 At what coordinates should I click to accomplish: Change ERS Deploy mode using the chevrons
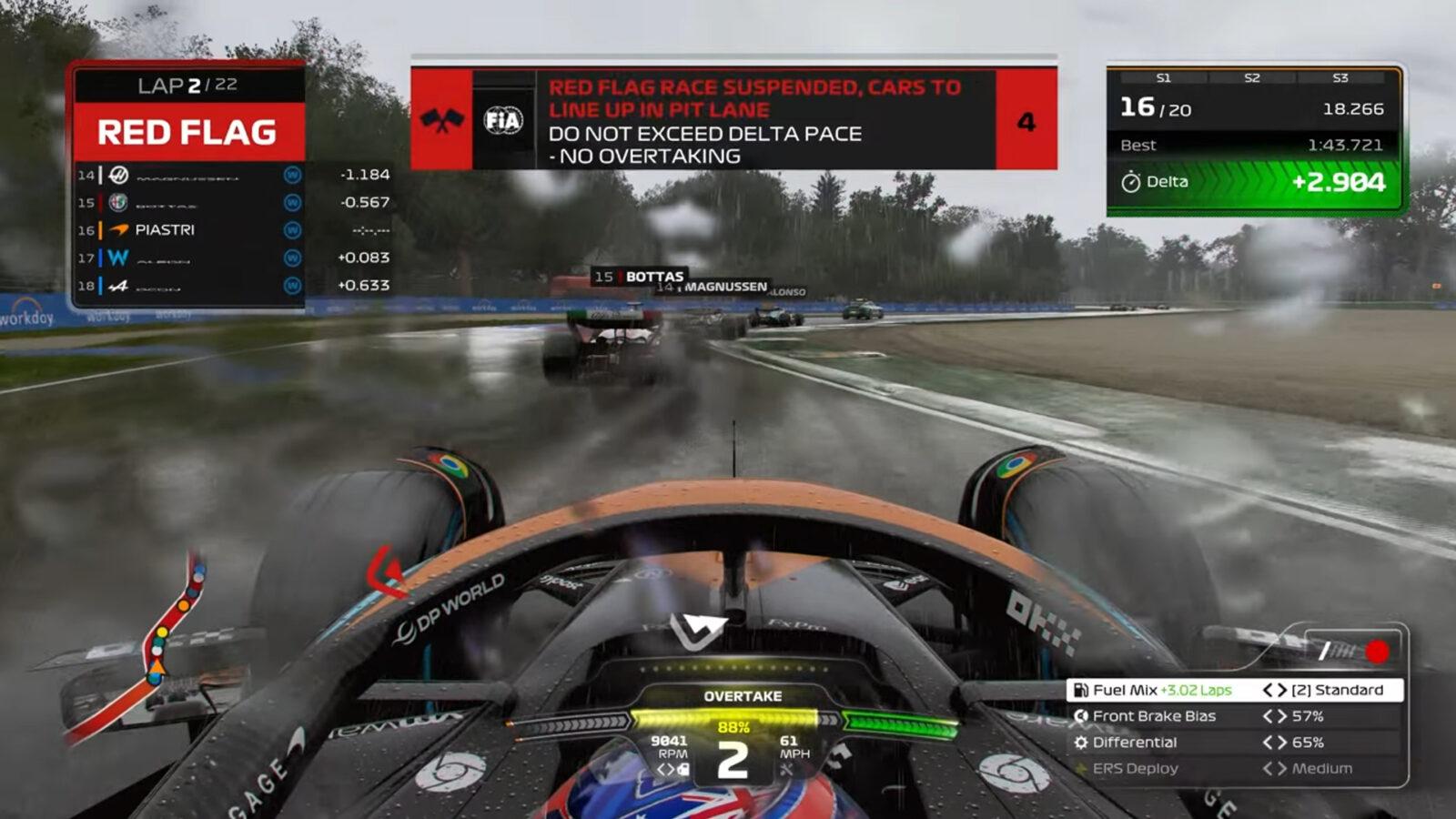(1275, 769)
